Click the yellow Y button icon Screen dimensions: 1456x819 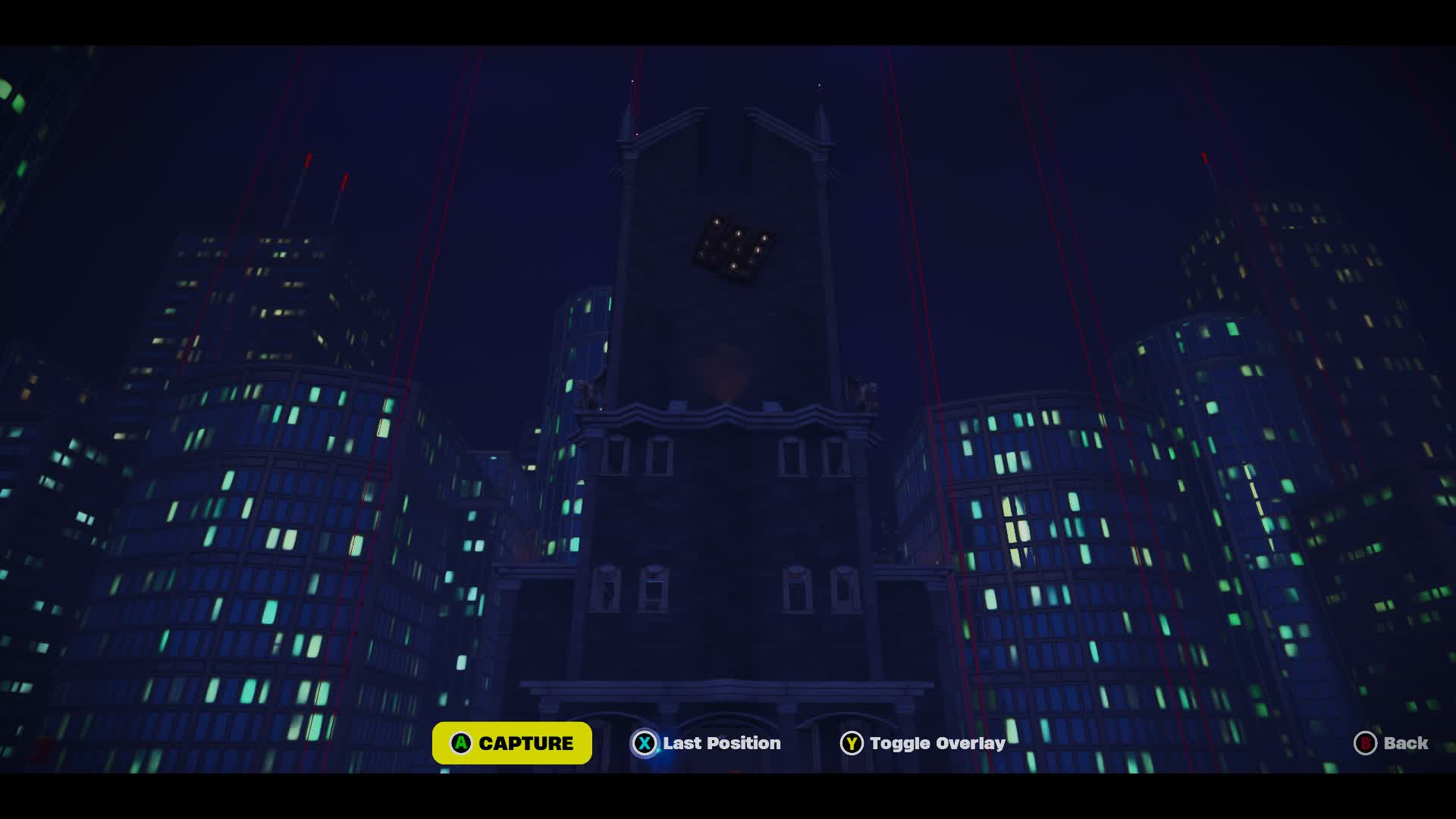(852, 743)
